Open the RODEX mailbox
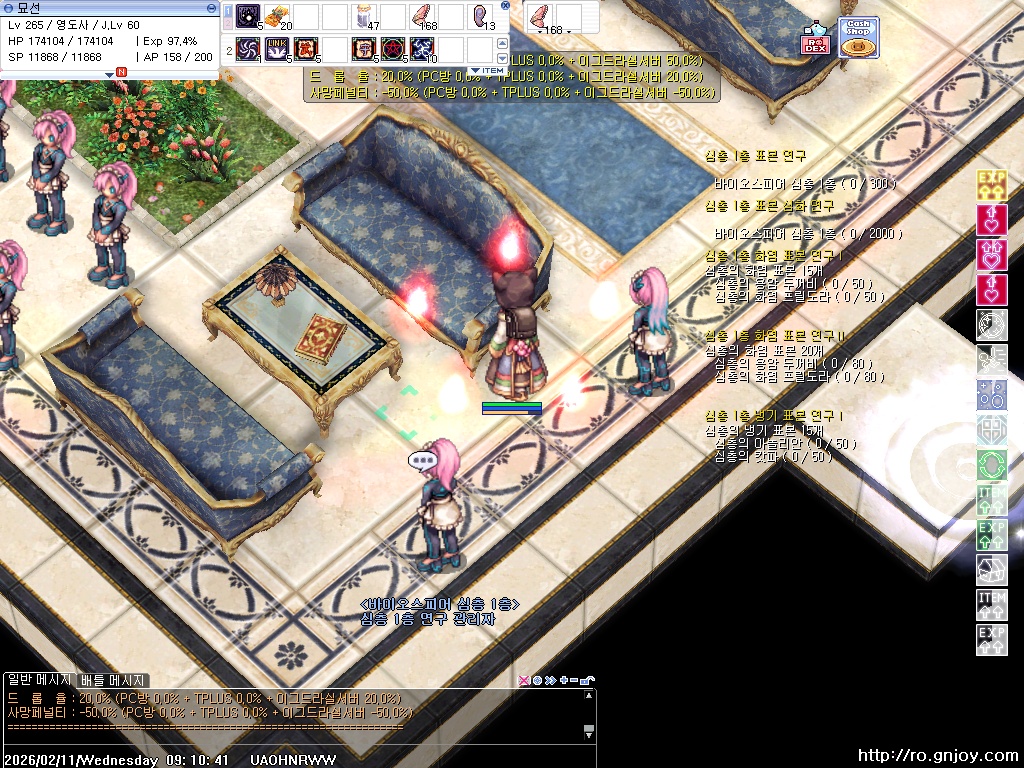 816,38
